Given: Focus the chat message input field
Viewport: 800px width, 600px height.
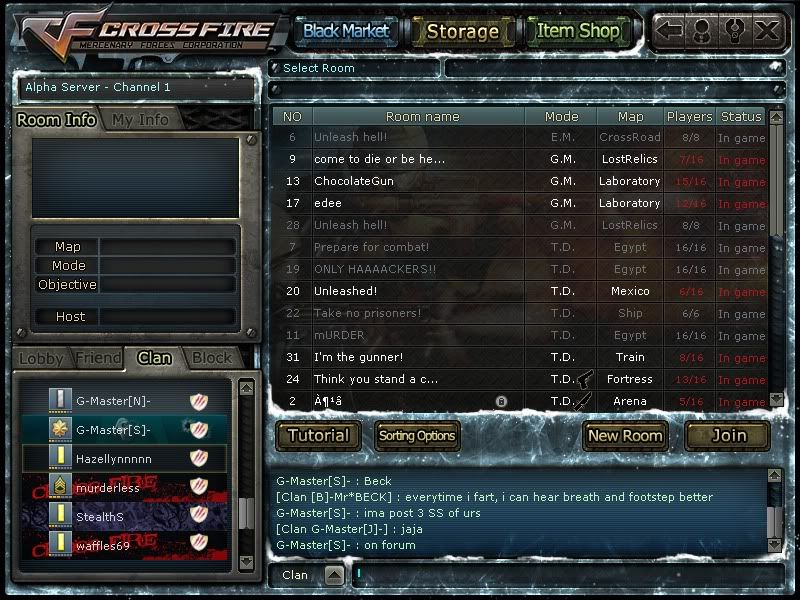Looking at the screenshot, I should [560, 575].
